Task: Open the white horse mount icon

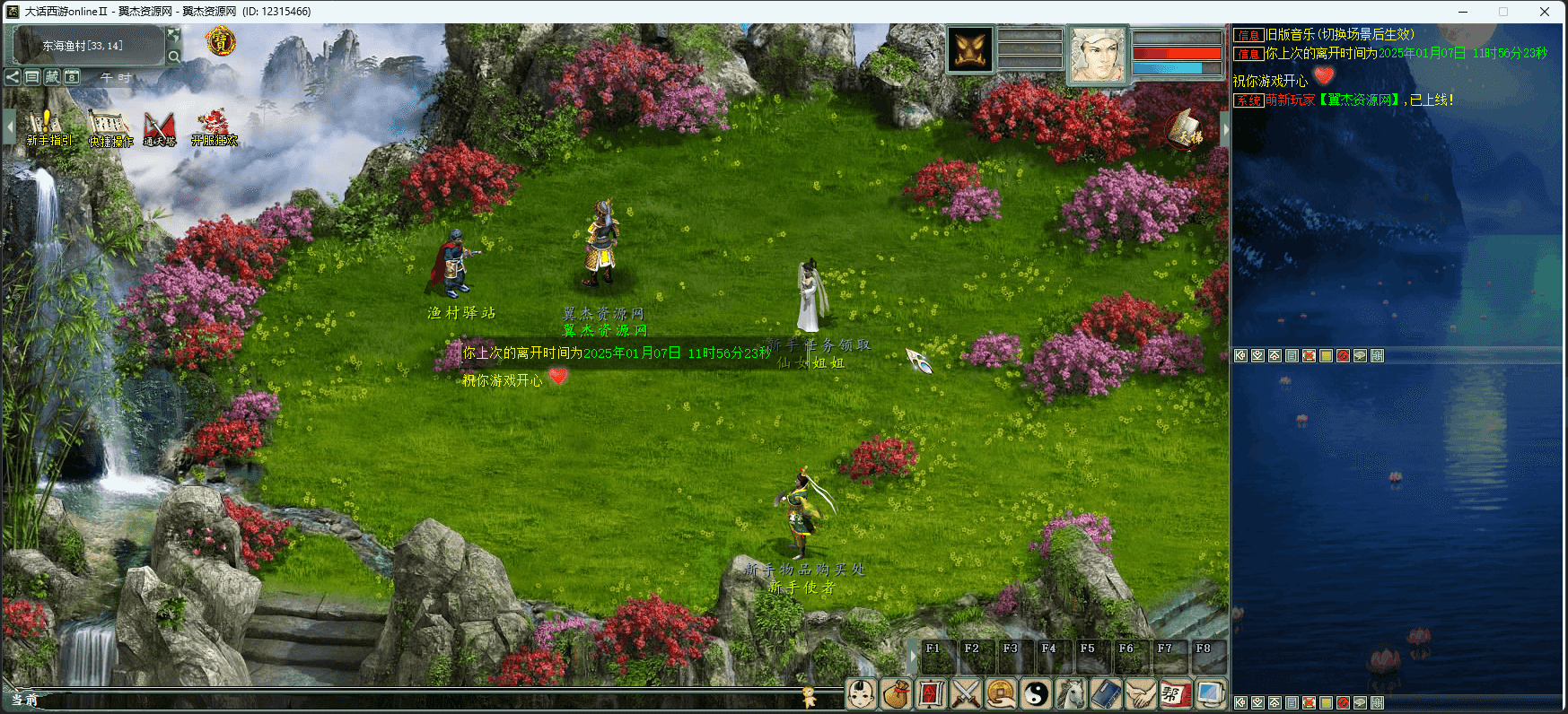Action: point(1071,693)
